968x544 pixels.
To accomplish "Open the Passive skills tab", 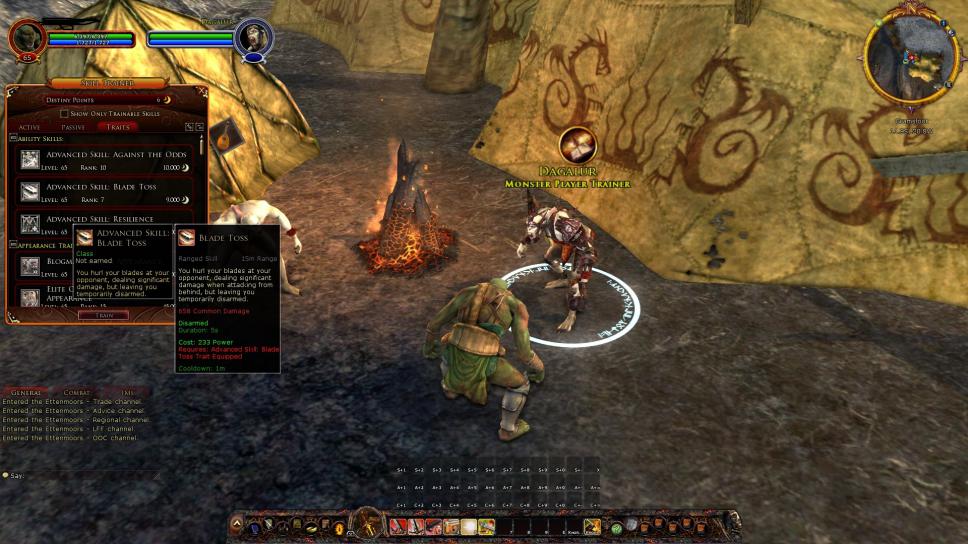I will pos(73,127).
